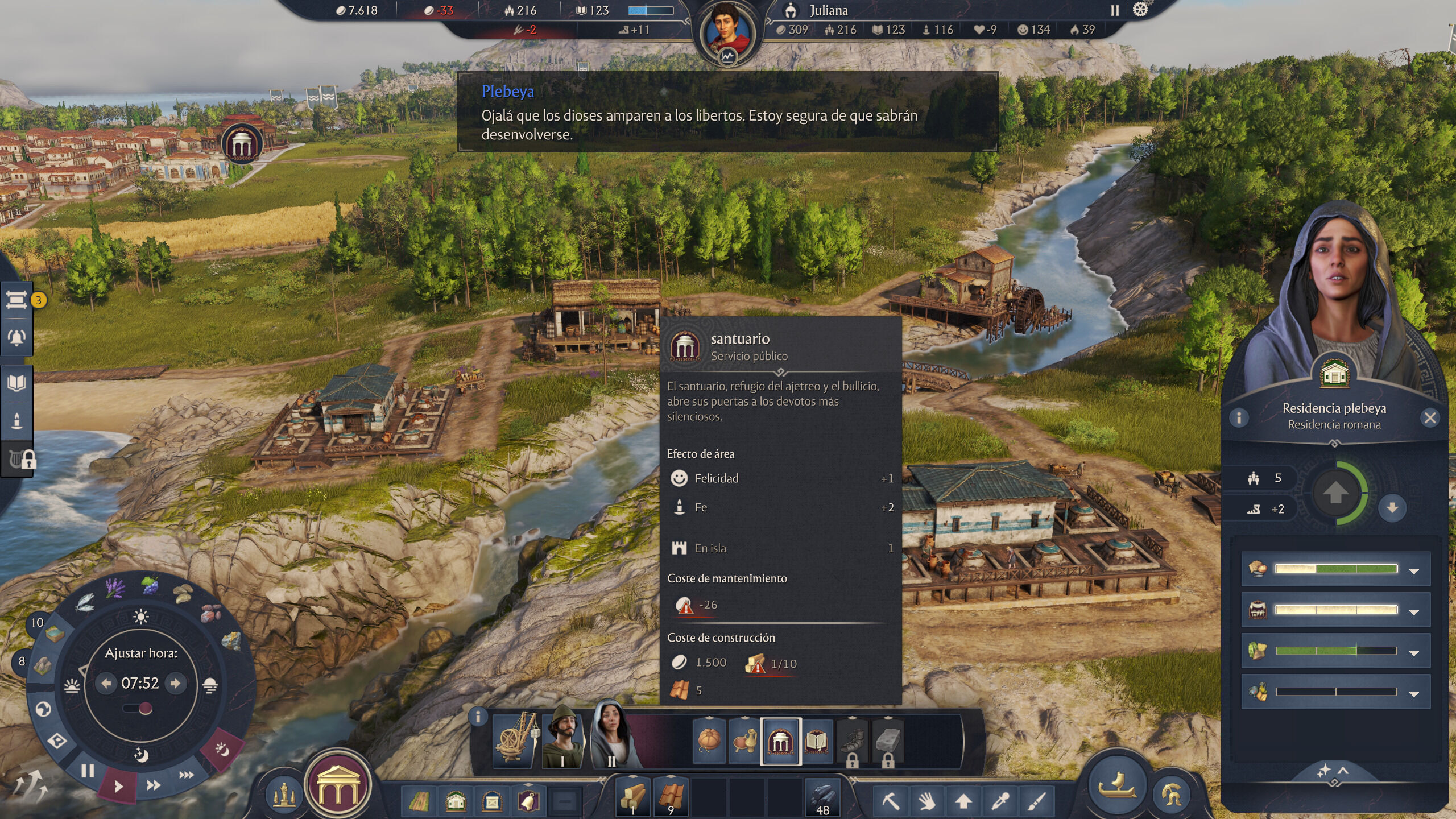Pause the game speed on the time wheel
The height and width of the screenshot is (819, 1456).
point(87,771)
